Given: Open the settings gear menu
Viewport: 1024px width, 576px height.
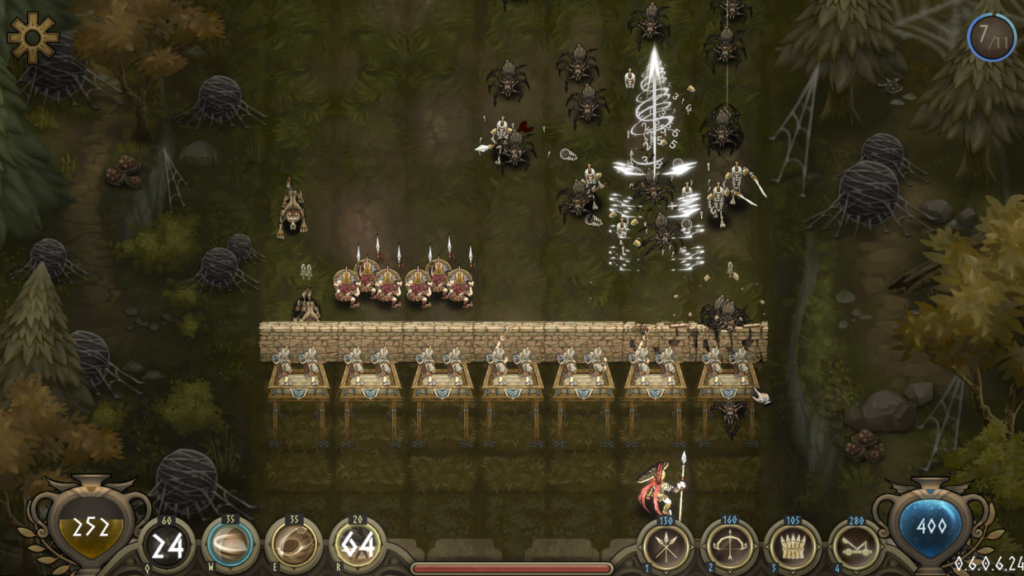Looking at the screenshot, I should (x=32, y=35).
